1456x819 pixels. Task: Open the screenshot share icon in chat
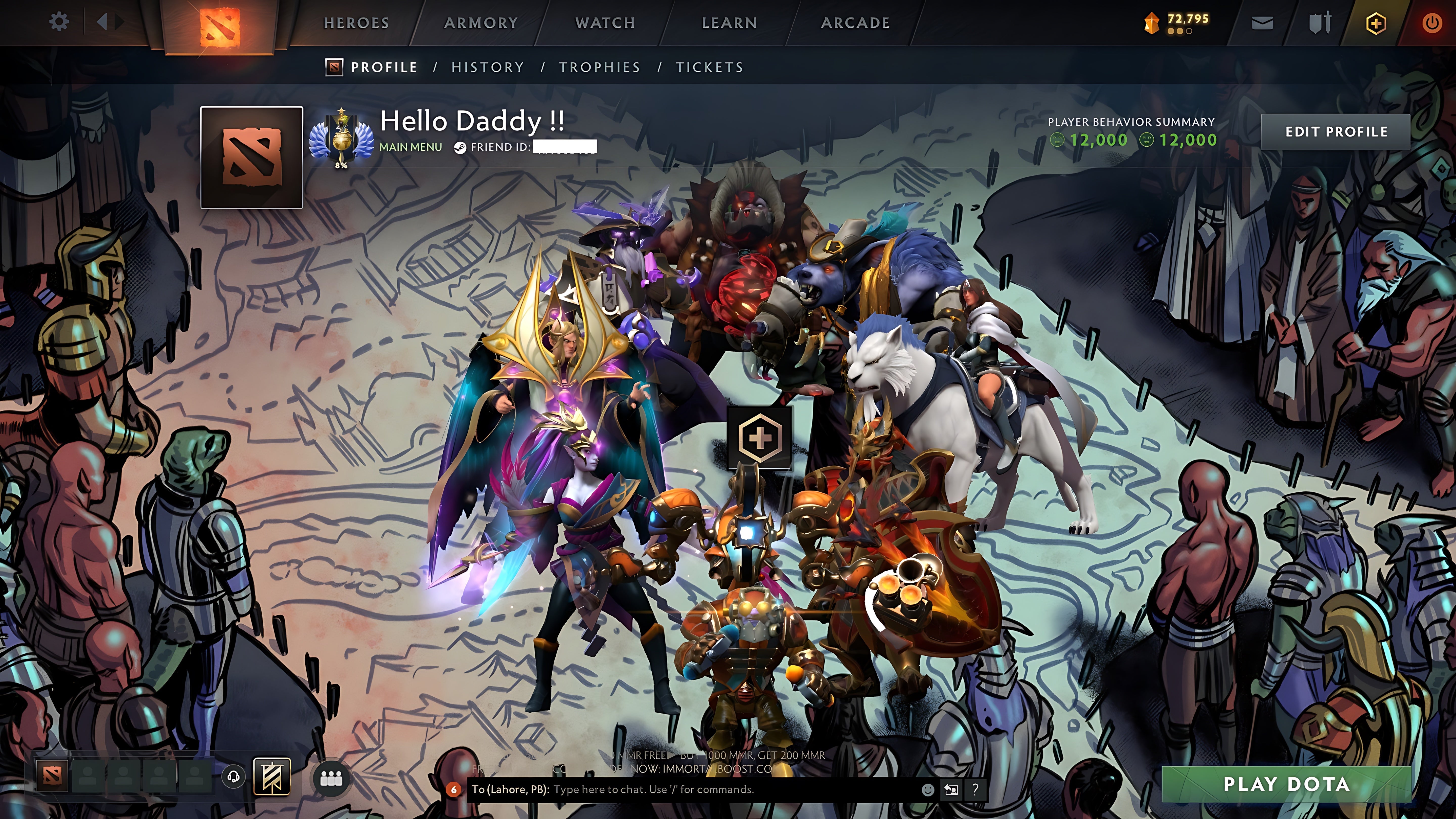click(x=952, y=791)
